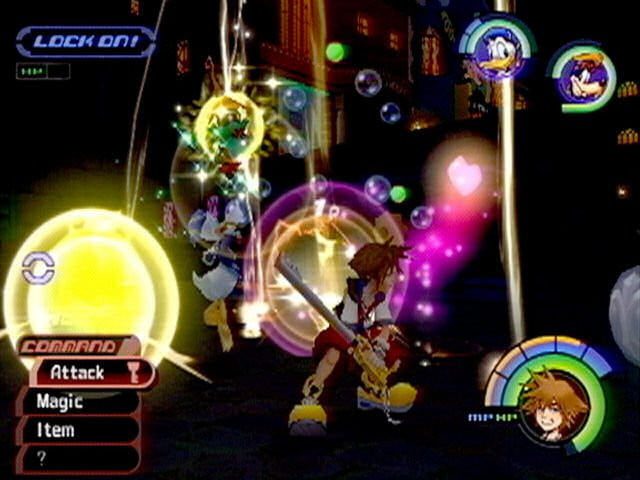The image size is (640, 480).
Task: Click Goofy's party portrait
Action: 583,77
